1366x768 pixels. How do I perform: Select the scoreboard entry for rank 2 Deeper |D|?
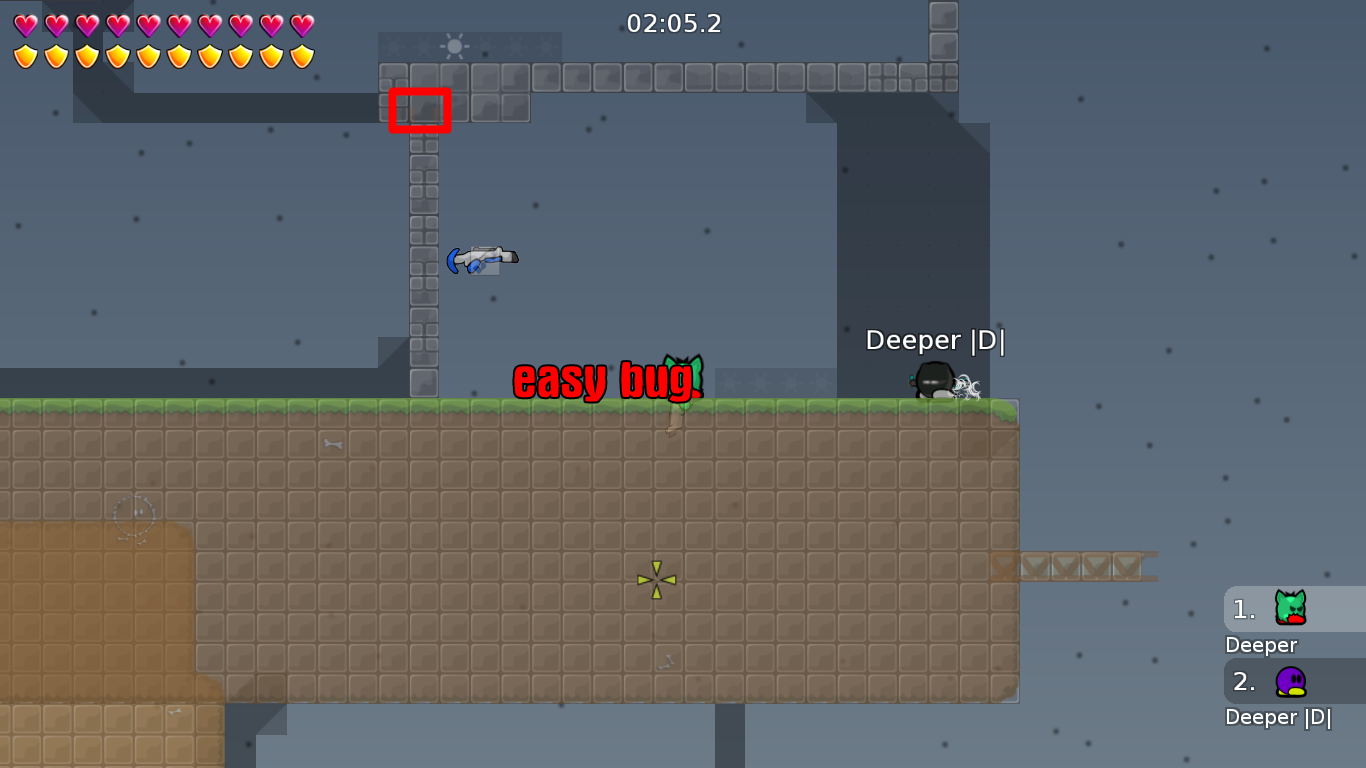point(1280,695)
